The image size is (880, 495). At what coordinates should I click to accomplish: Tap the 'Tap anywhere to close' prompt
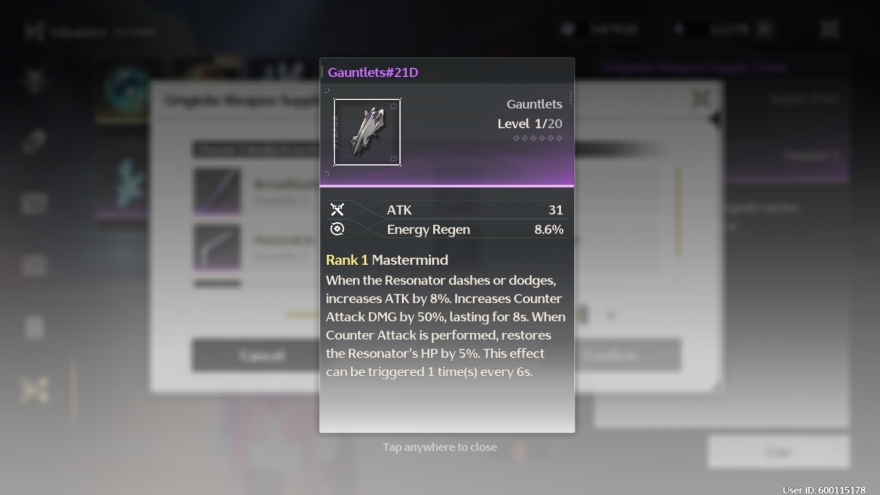[x=439, y=447]
